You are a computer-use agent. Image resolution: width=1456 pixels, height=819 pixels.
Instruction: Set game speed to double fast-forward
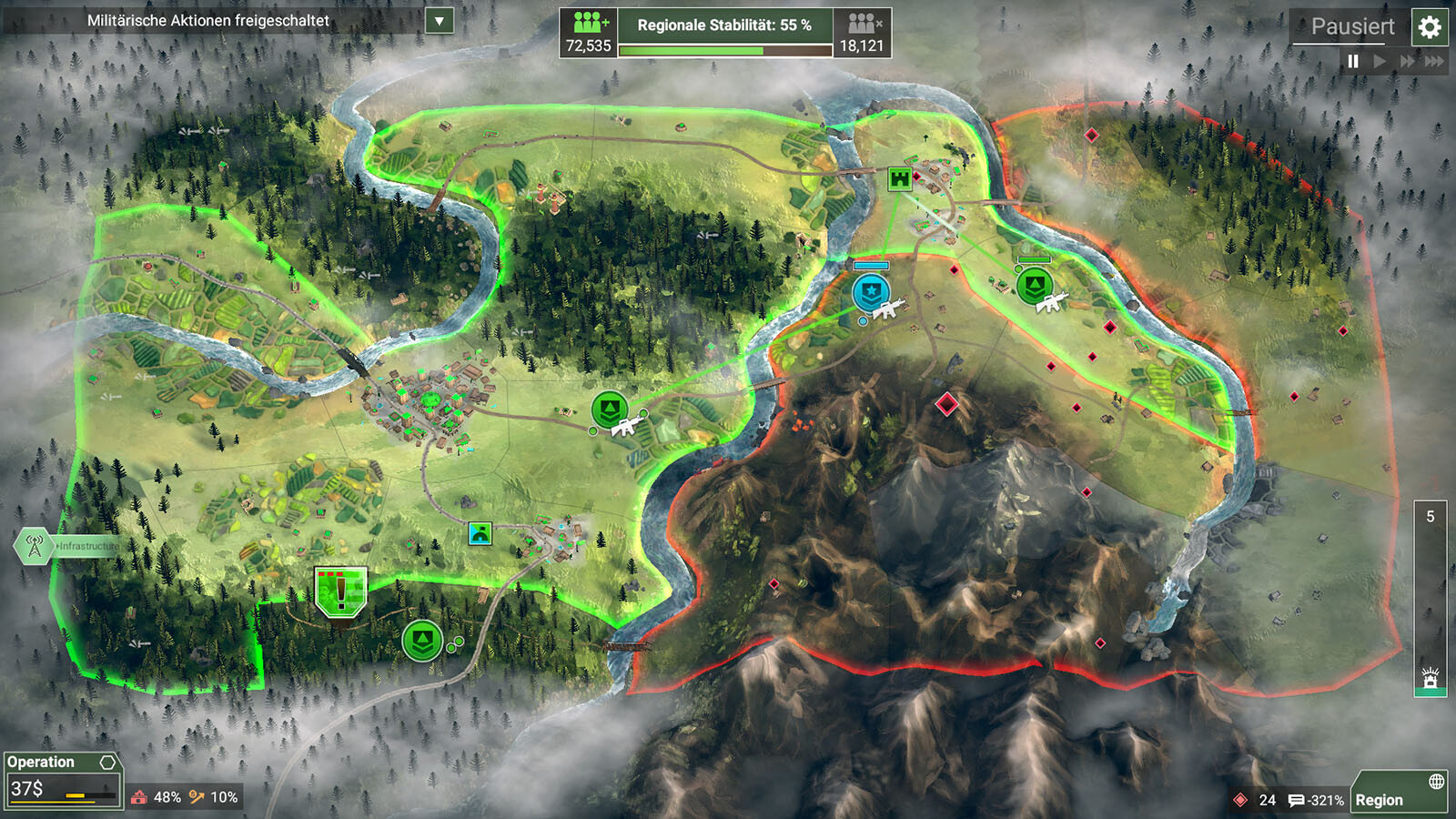[x=1408, y=61]
